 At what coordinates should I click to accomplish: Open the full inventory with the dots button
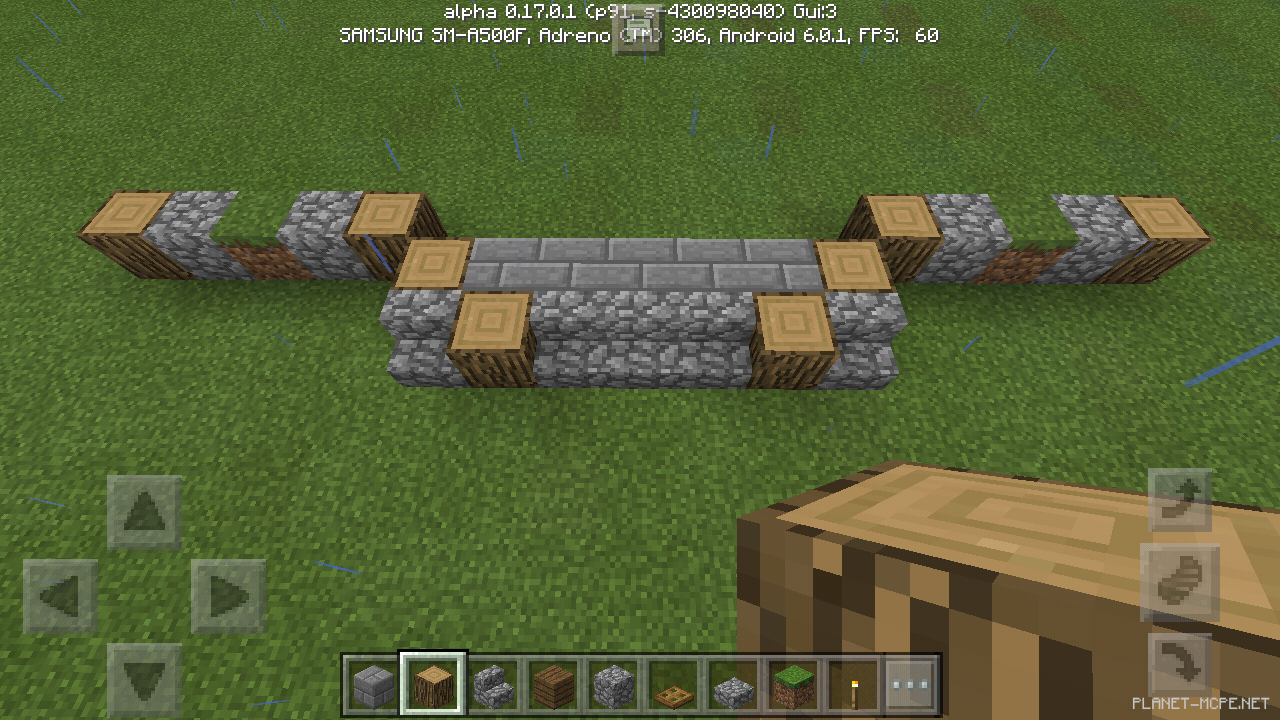click(x=912, y=684)
